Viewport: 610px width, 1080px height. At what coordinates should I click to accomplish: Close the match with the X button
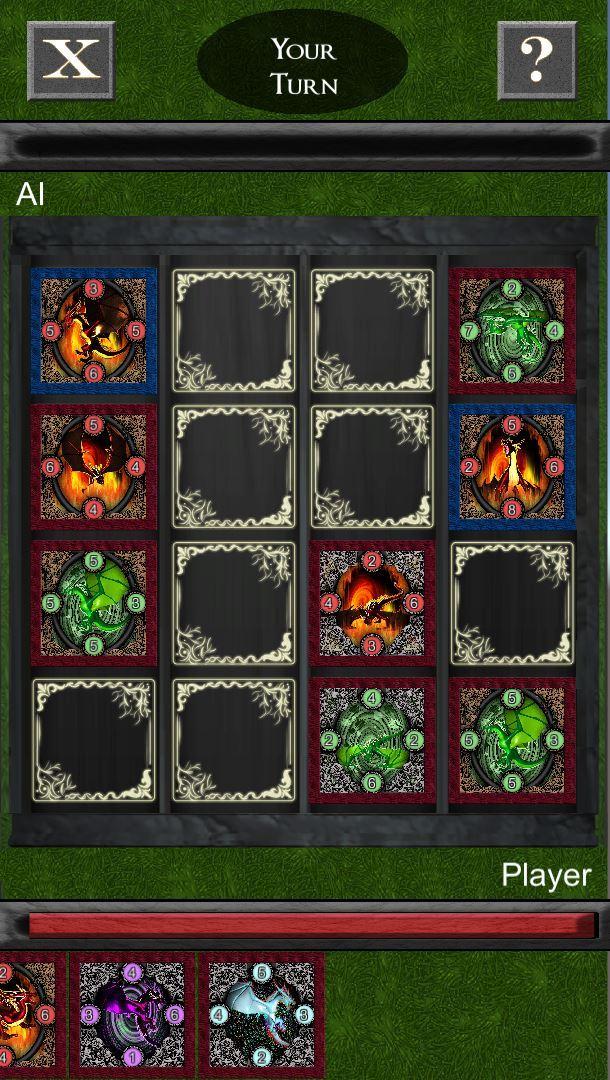(x=71, y=61)
